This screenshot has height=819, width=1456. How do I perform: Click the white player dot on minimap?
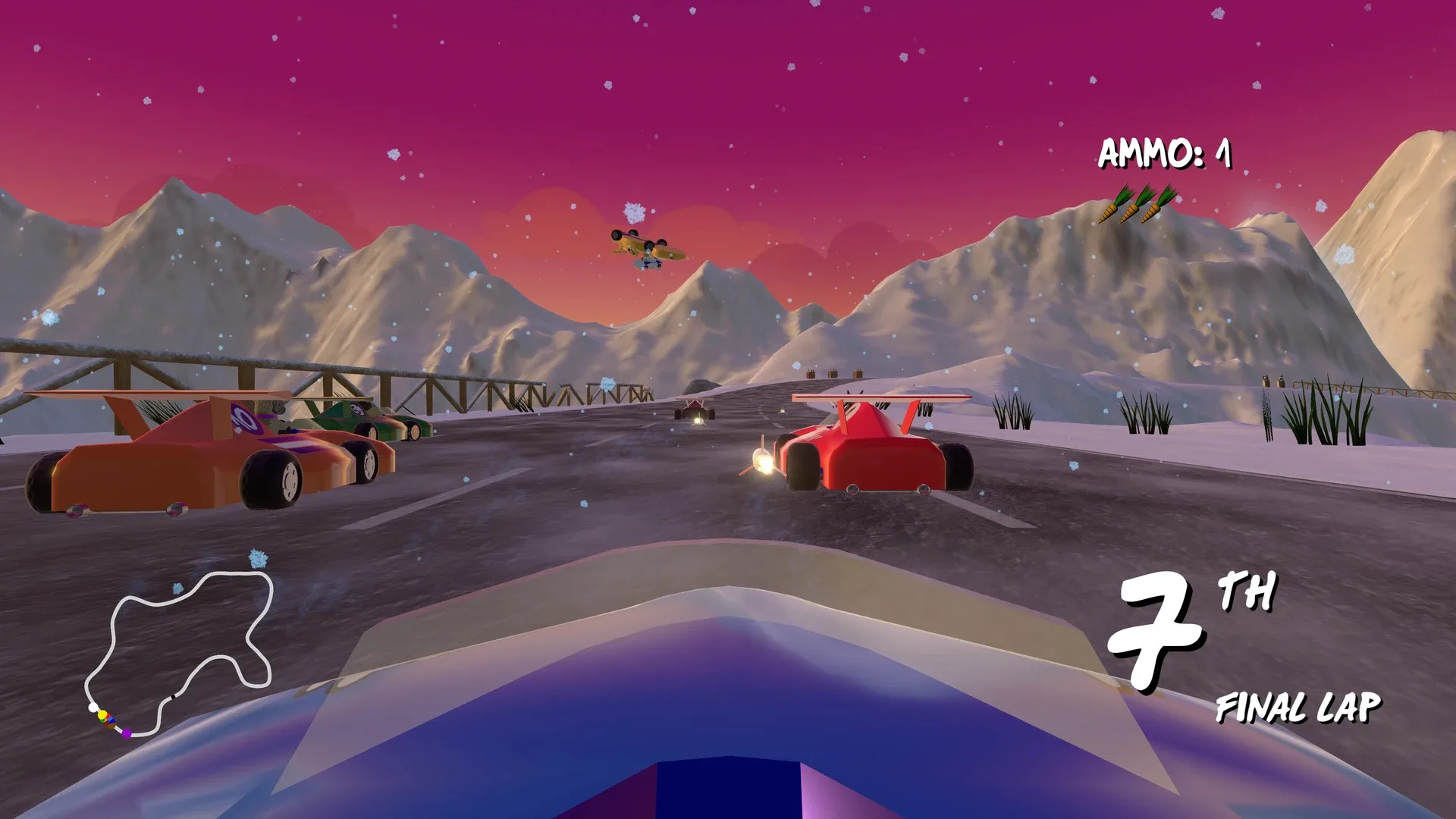(x=93, y=707)
